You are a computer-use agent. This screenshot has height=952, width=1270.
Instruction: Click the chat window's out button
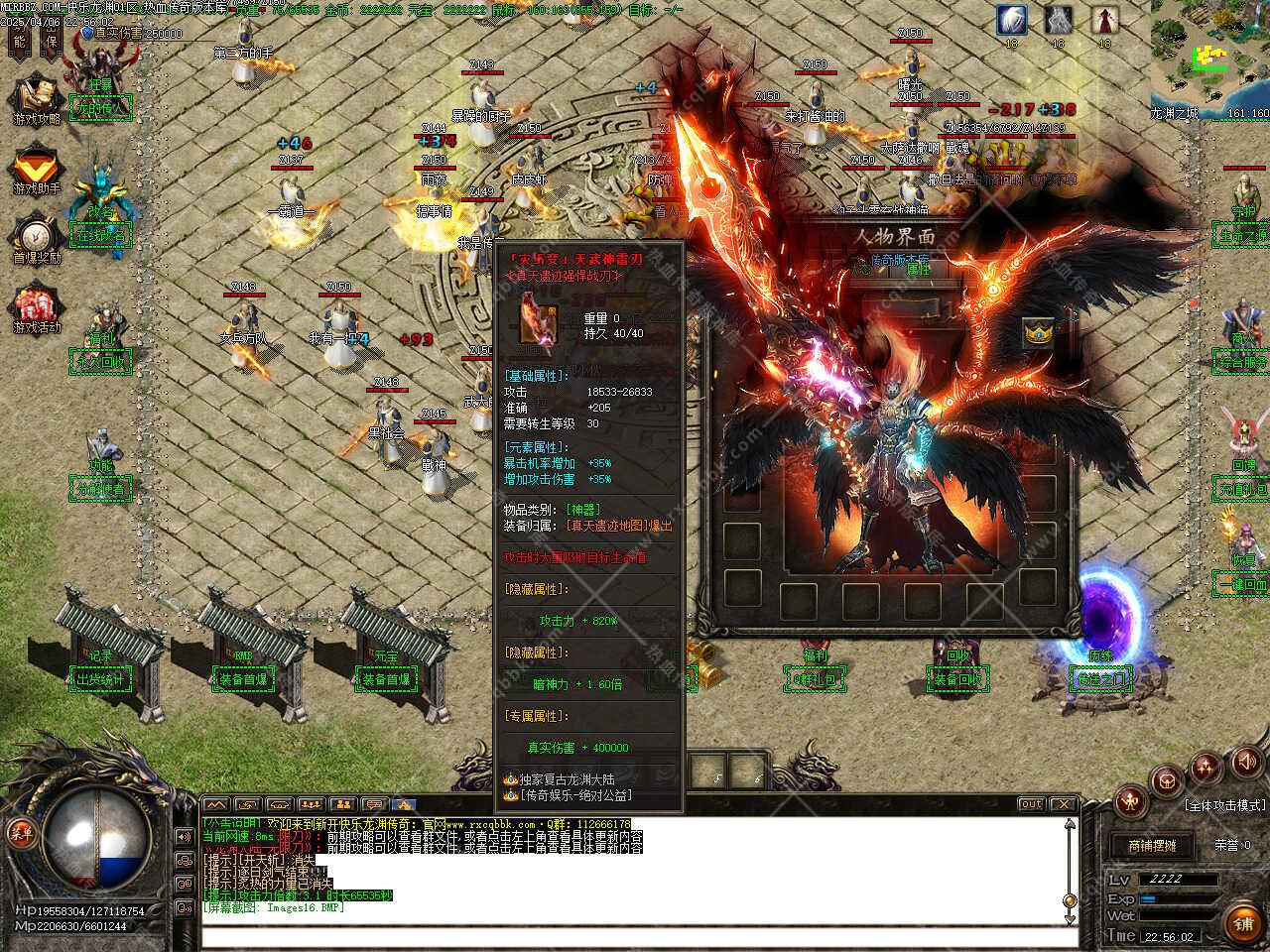click(1032, 804)
